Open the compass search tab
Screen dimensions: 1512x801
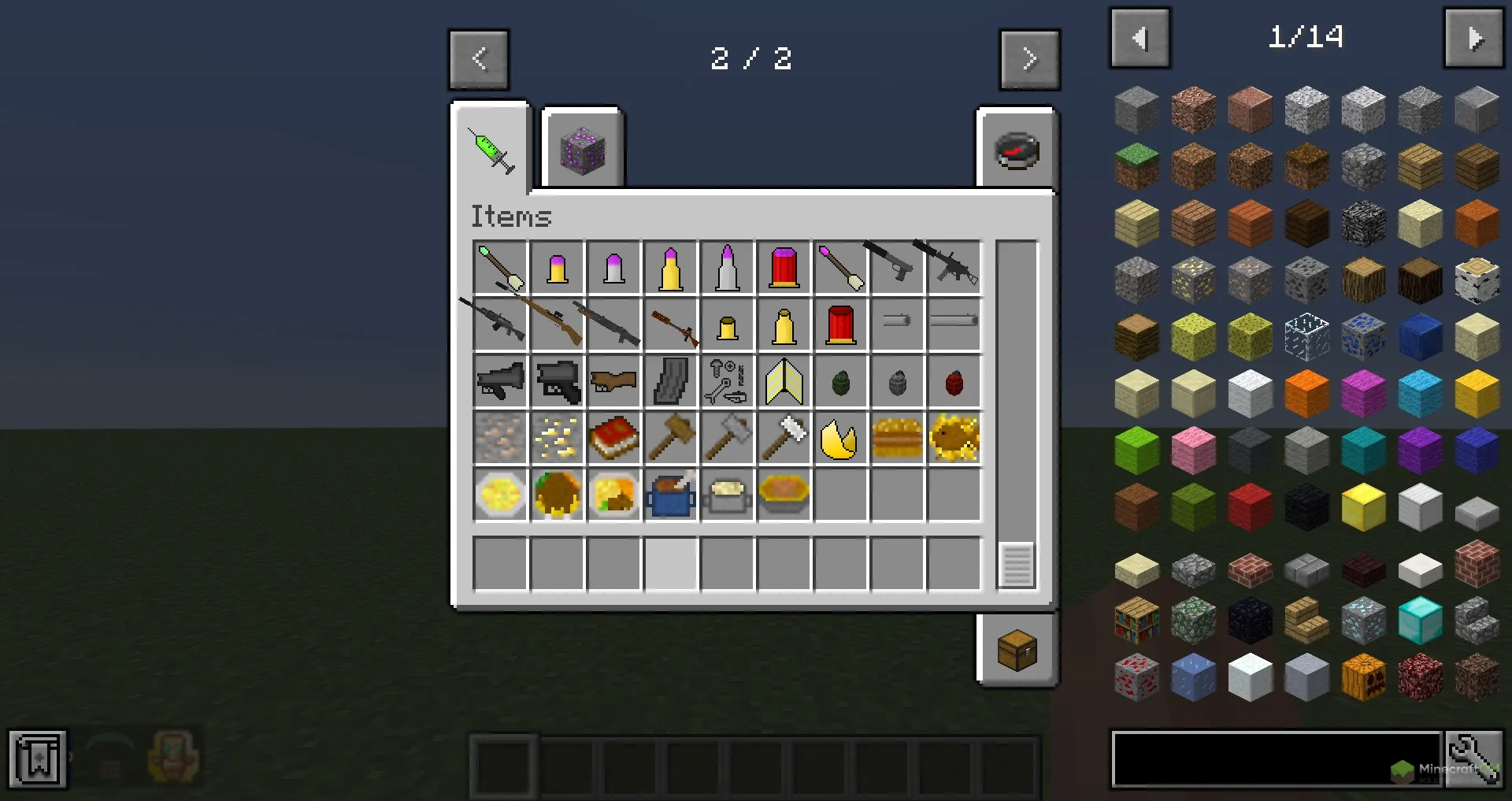click(x=1017, y=150)
